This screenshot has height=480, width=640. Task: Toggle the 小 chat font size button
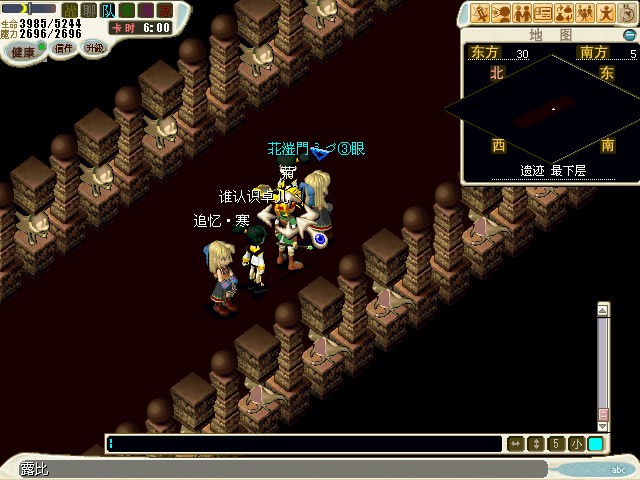578,444
